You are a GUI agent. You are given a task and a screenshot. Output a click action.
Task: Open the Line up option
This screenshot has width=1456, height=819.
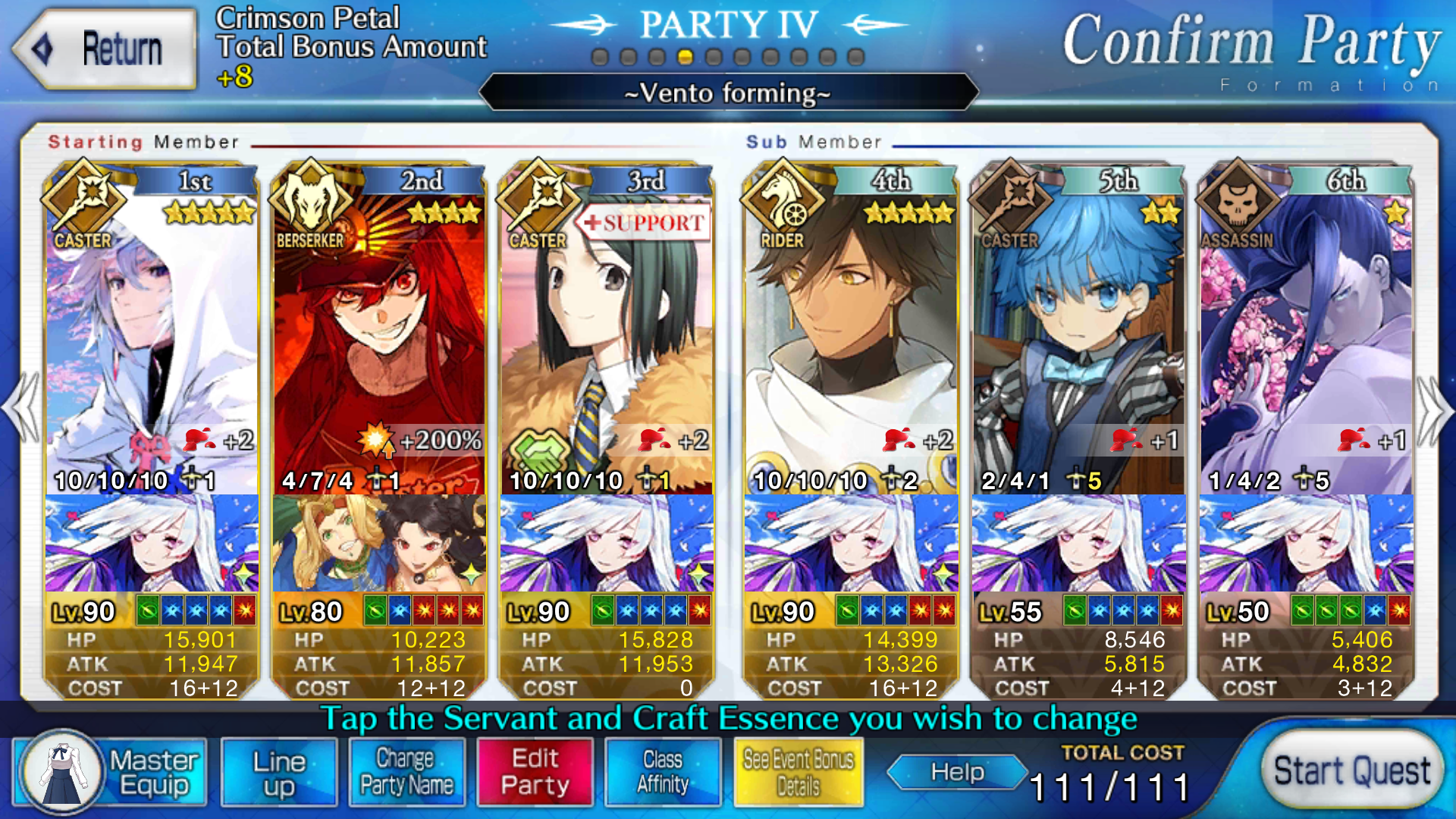(279, 772)
